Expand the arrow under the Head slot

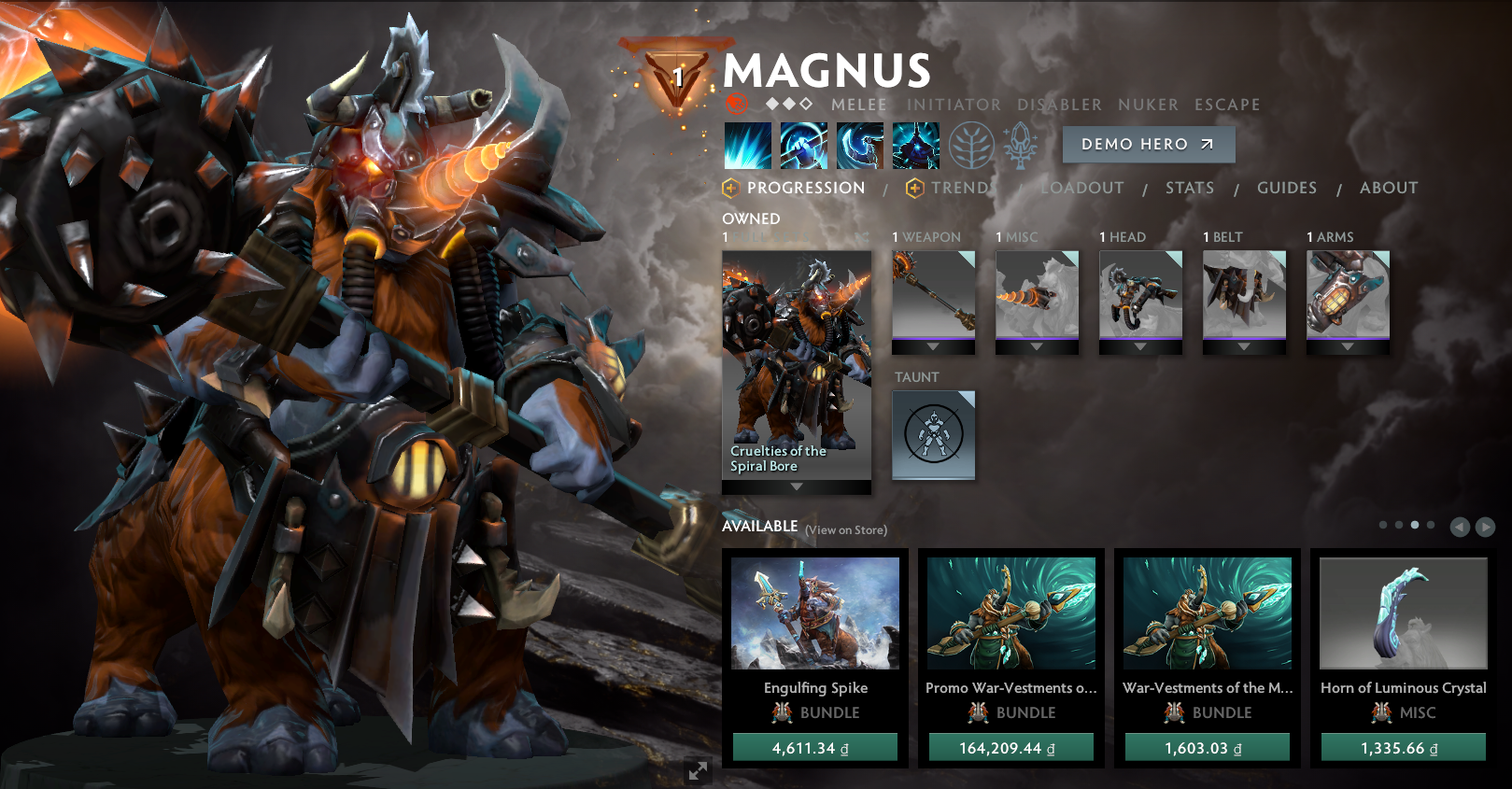tap(1139, 346)
